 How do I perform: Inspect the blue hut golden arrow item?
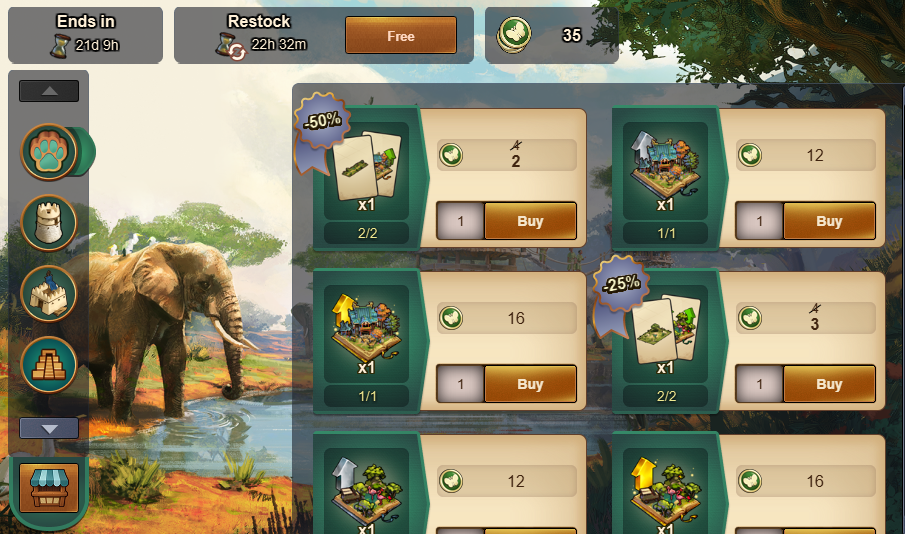[x=366, y=328]
